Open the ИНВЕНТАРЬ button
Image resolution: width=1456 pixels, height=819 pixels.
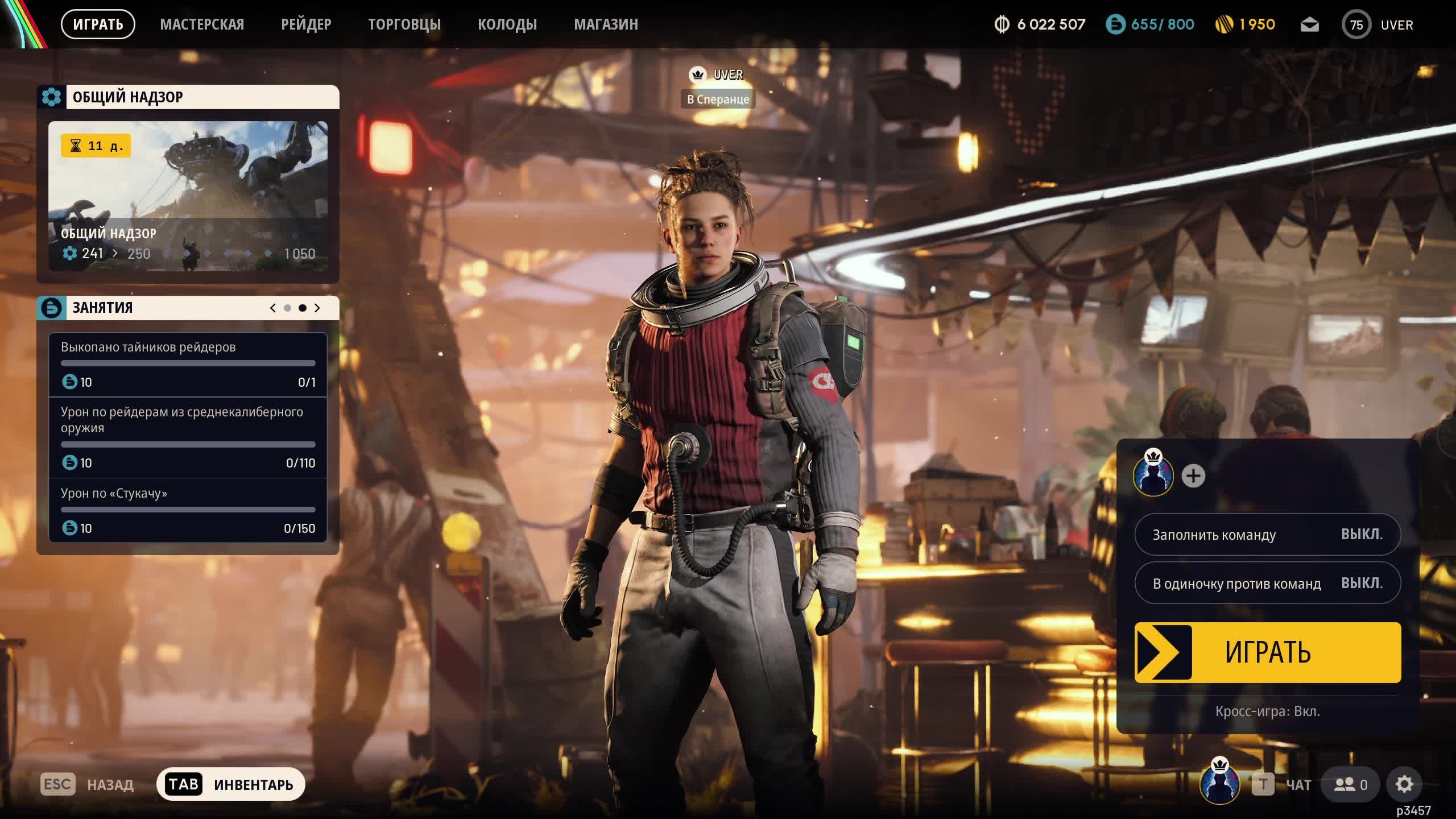coord(231,785)
